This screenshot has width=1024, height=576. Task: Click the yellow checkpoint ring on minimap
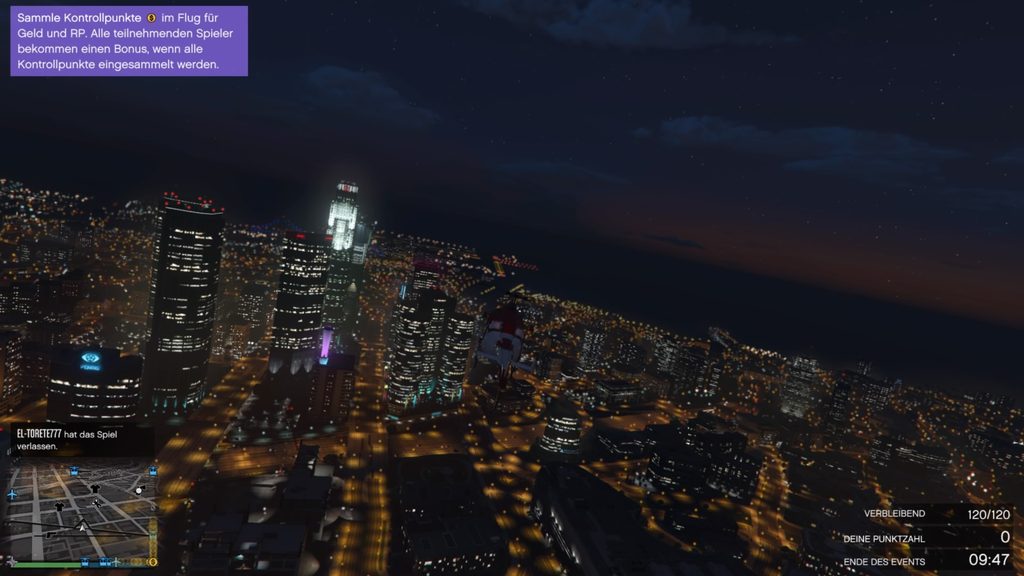[152, 562]
